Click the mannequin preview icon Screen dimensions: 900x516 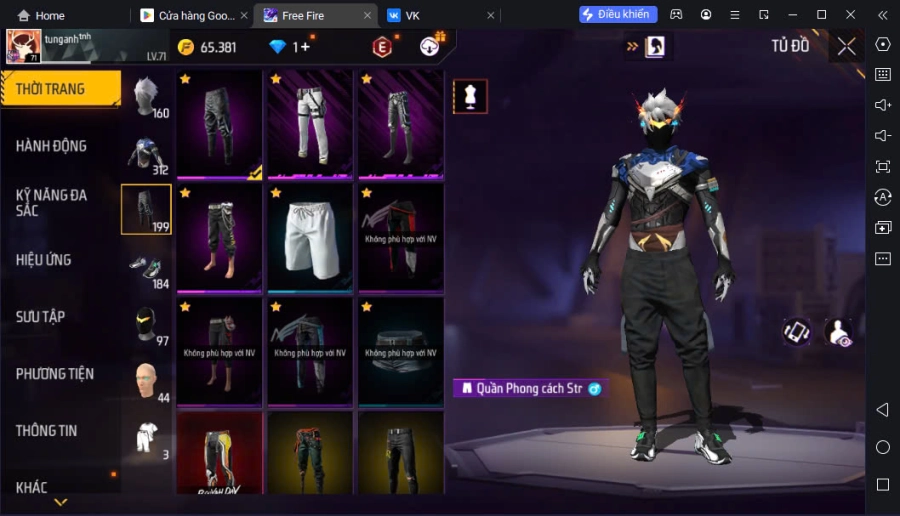coord(470,96)
